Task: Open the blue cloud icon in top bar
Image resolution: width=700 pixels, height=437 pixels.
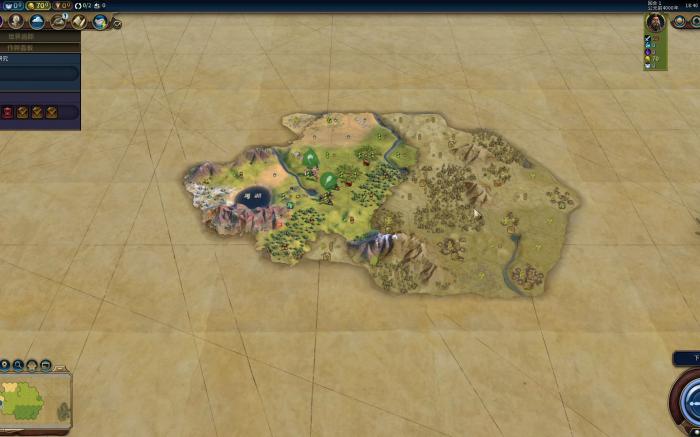Action: pyautogui.click(x=38, y=21)
